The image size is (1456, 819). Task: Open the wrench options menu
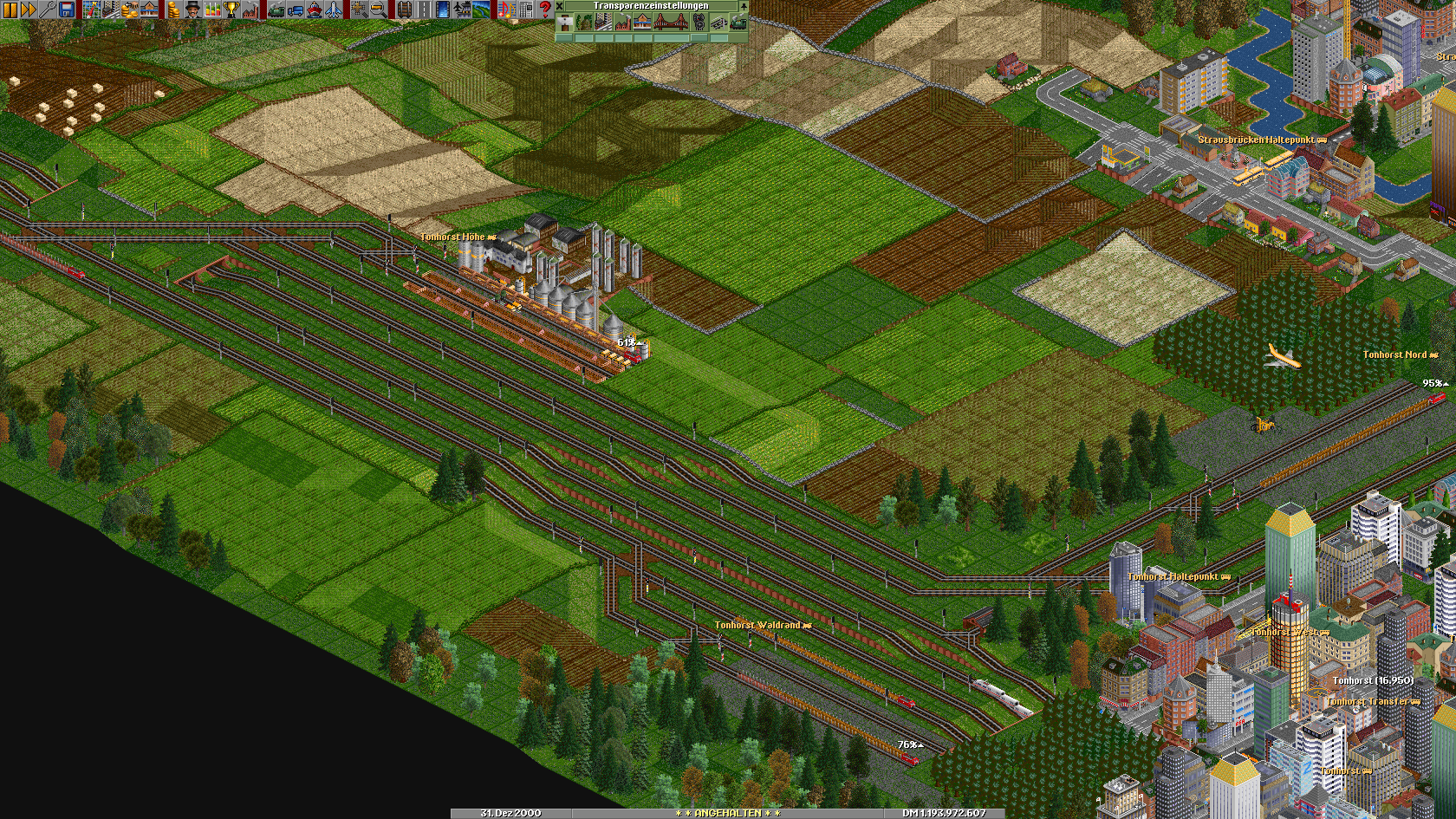[47, 10]
